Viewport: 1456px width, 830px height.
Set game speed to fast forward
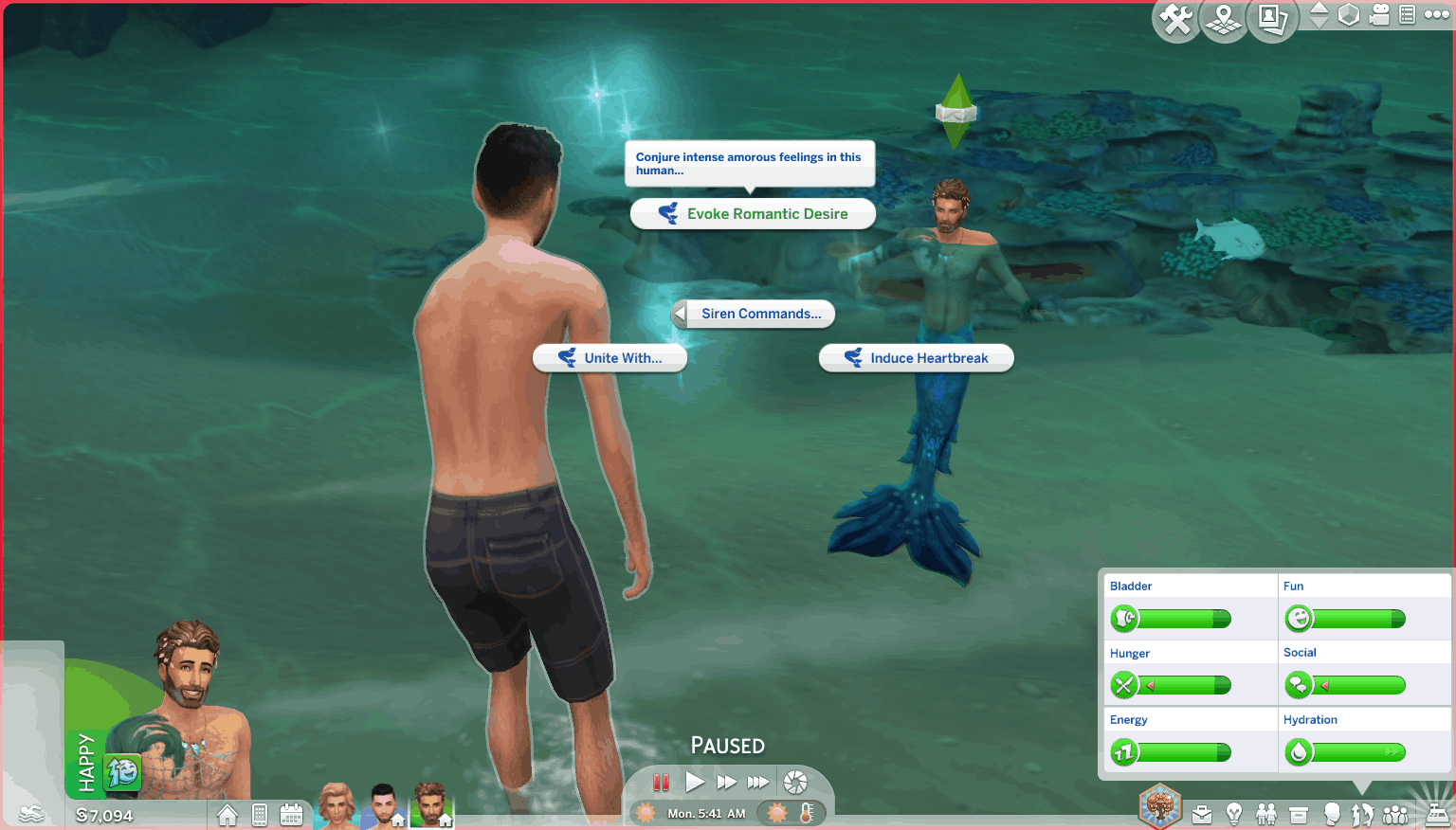726,783
